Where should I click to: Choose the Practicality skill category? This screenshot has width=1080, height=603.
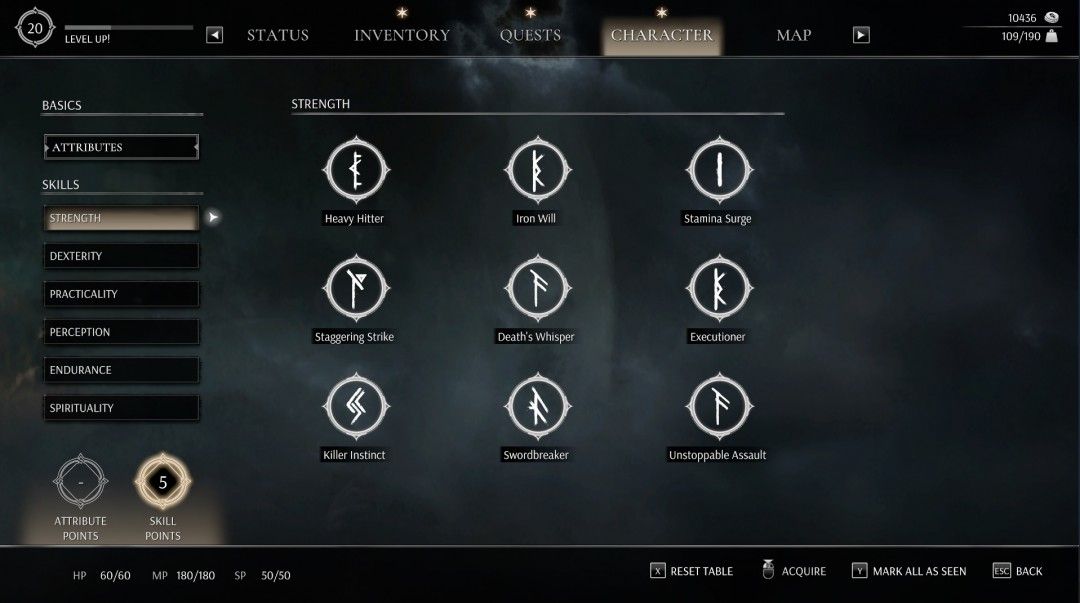coord(121,294)
